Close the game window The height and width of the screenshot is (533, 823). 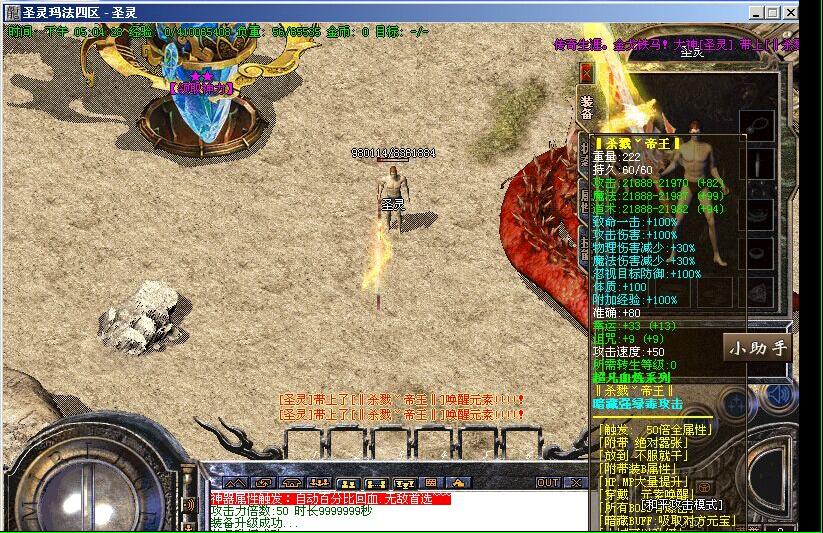click(x=790, y=12)
